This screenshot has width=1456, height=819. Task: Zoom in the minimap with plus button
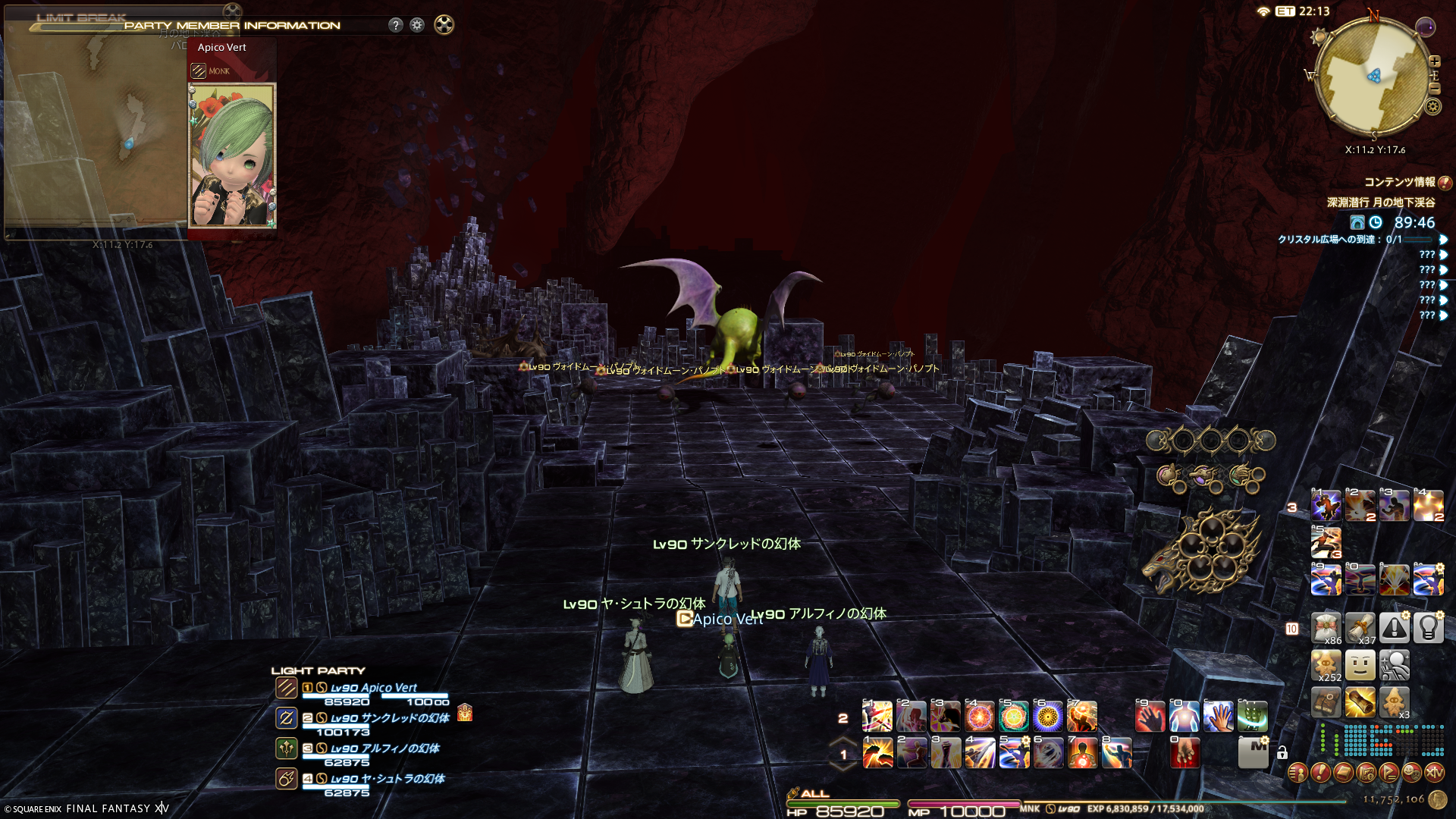click(x=1434, y=61)
